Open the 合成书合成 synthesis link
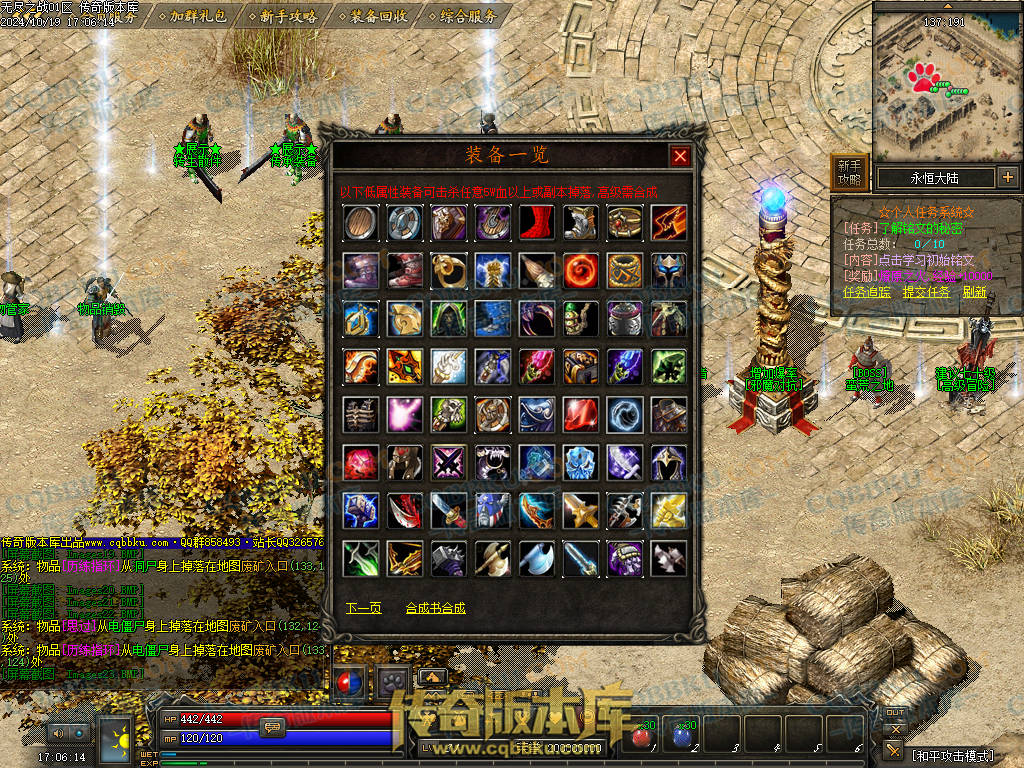1024x768 pixels. (435, 608)
